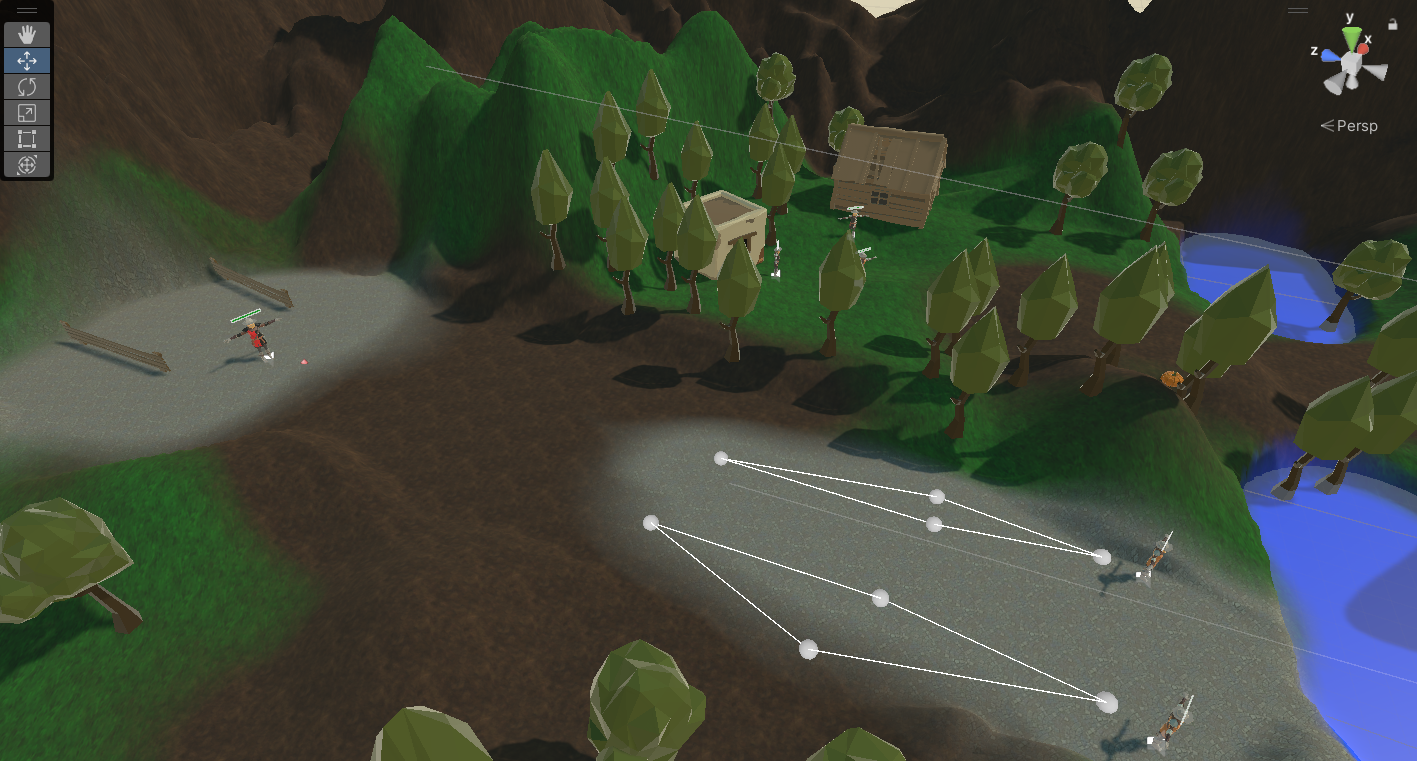This screenshot has width=1417, height=761.
Task: Toggle the scene gizmo padlock lock
Action: point(1393,24)
